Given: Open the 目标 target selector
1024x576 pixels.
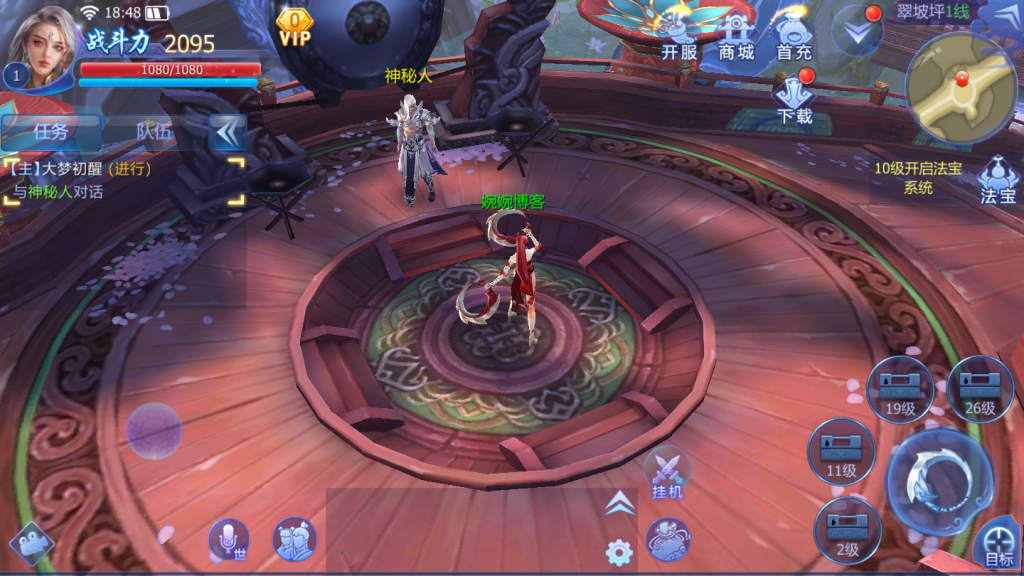Looking at the screenshot, I should click(998, 546).
